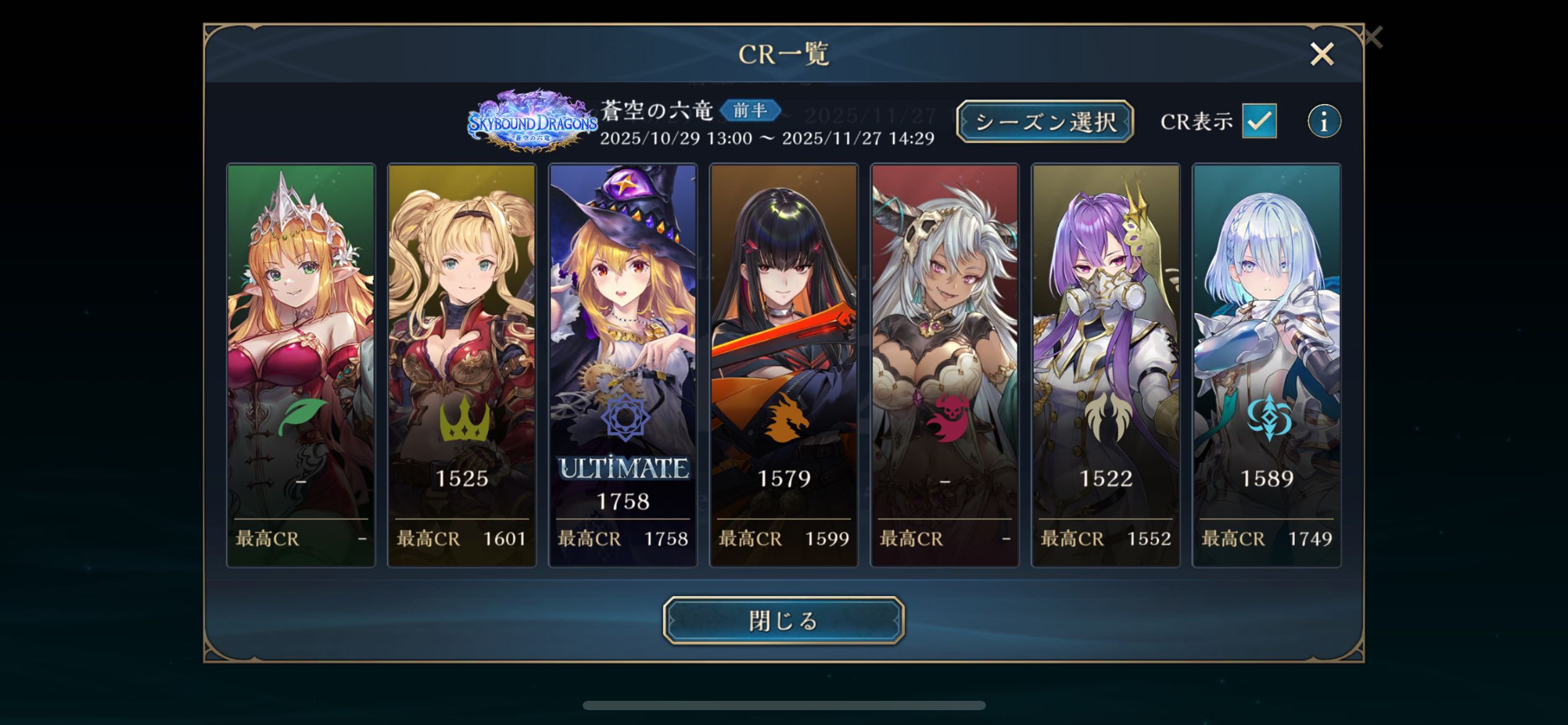Select the red Abysscraft horned-skull card
Viewport: 1568px width, 725px height.
point(945,365)
